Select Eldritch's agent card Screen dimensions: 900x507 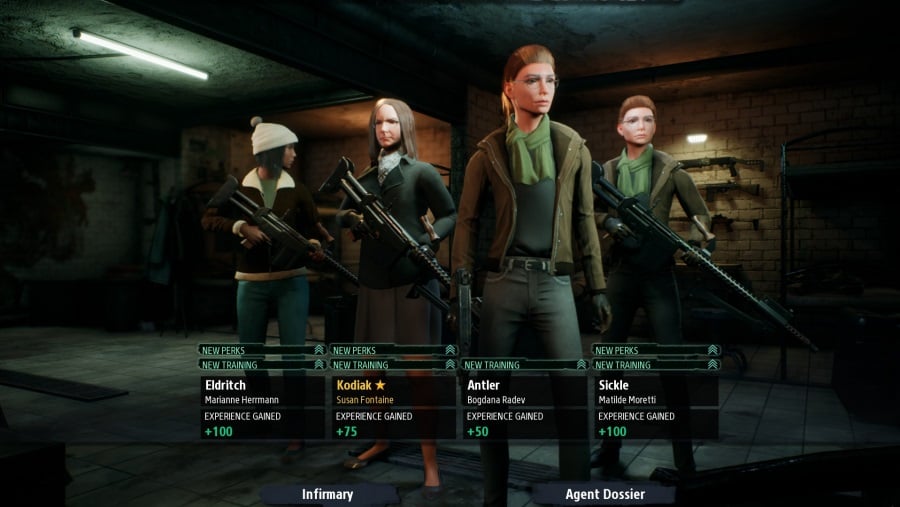pos(262,406)
